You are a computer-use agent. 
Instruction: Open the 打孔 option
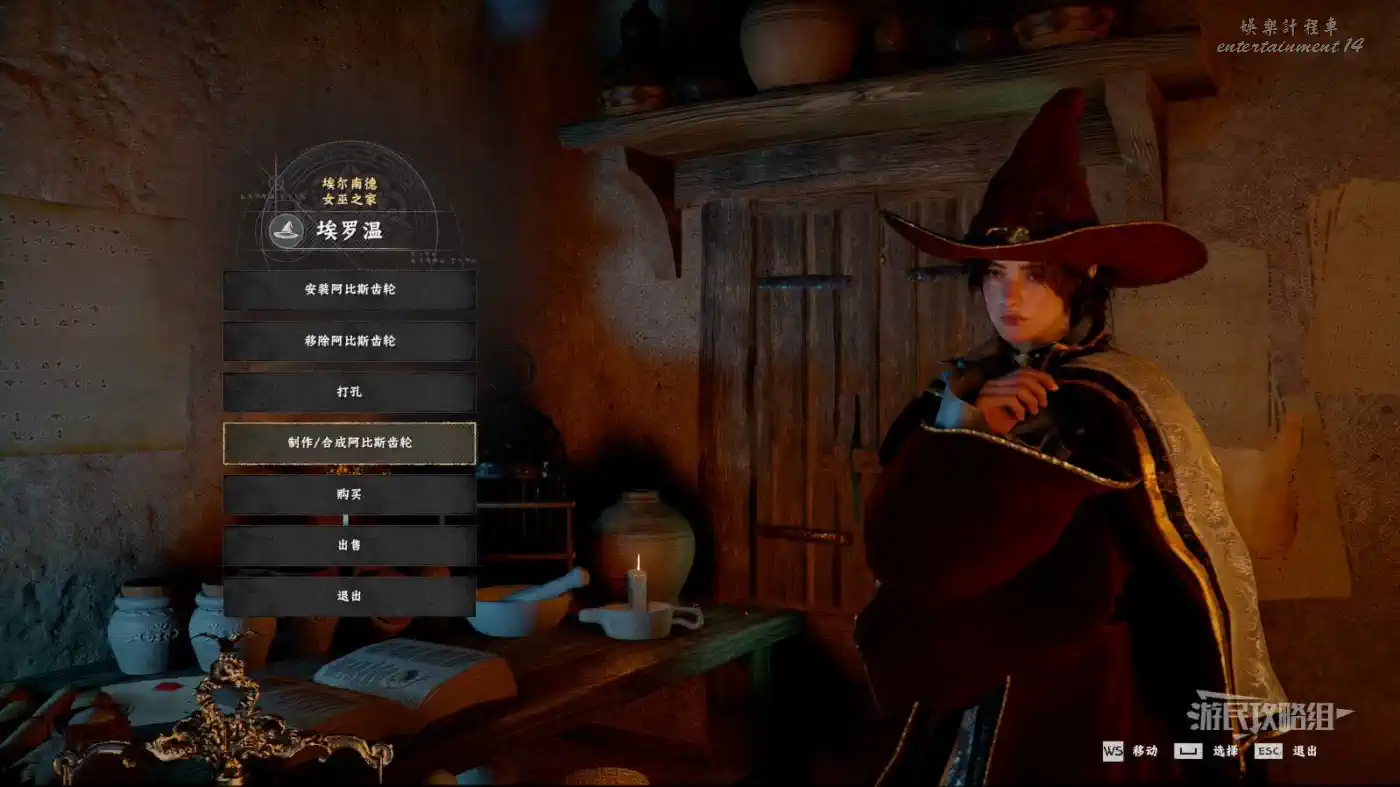tap(349, 392)
